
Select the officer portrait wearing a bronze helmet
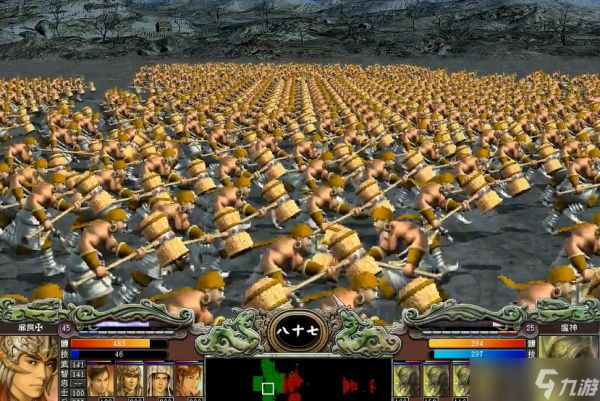129,381
